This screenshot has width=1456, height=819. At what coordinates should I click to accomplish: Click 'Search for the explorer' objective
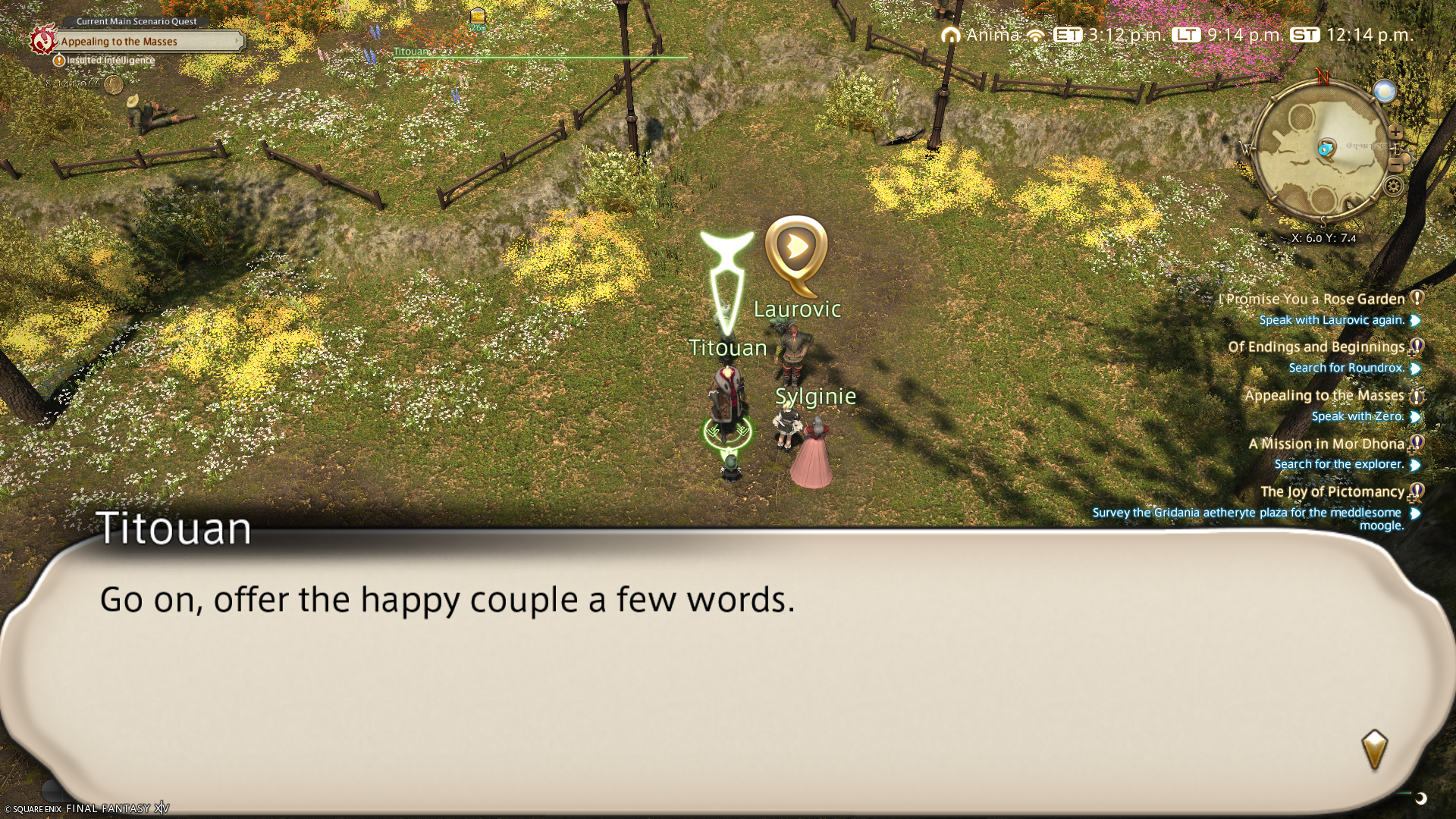coord(1338,464)
